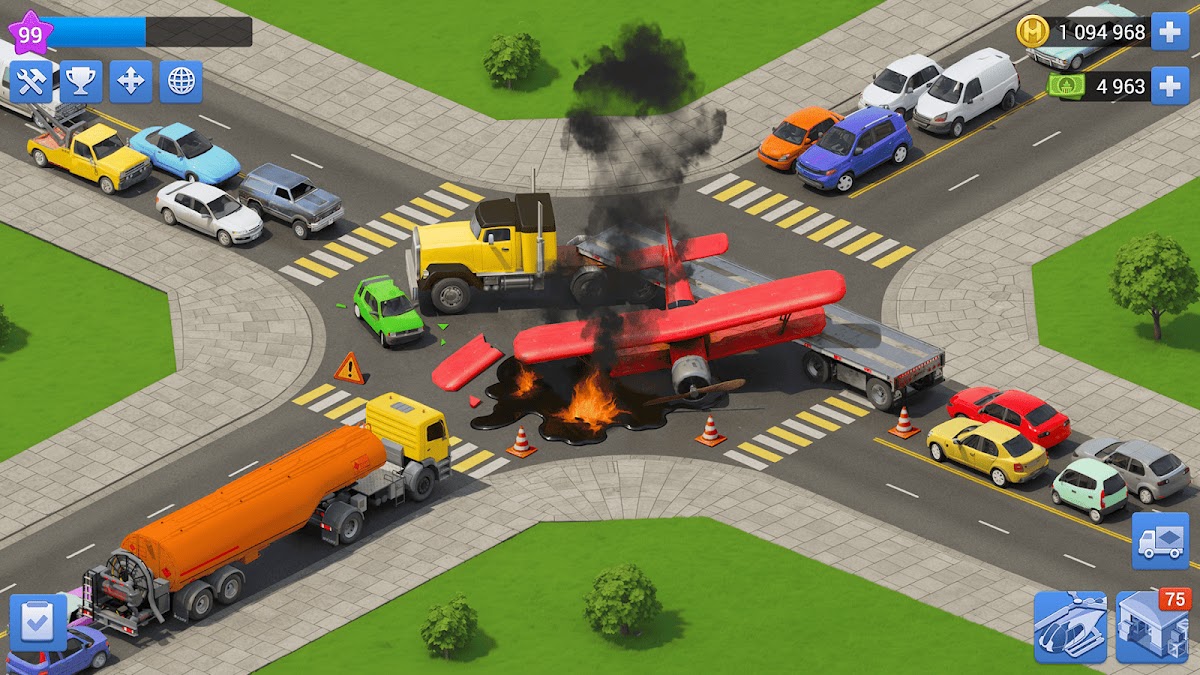Open the delivery truck button

(1160, 541)
